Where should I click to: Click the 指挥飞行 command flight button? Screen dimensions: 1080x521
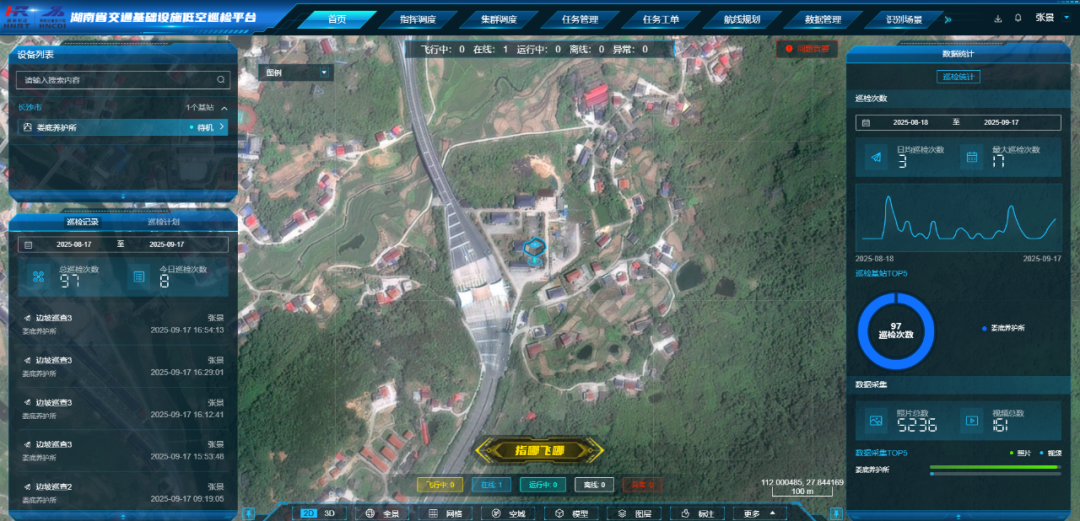(539, 450)
